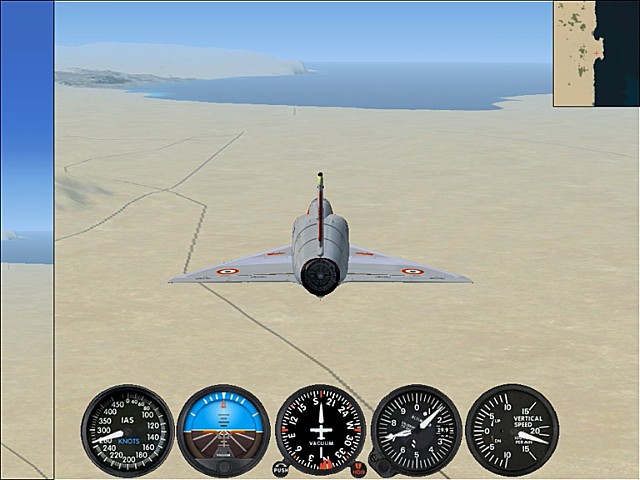Click the vertical speed indicator gauge
The height and width of the screenshot is (480, 640).
point(511,430)
